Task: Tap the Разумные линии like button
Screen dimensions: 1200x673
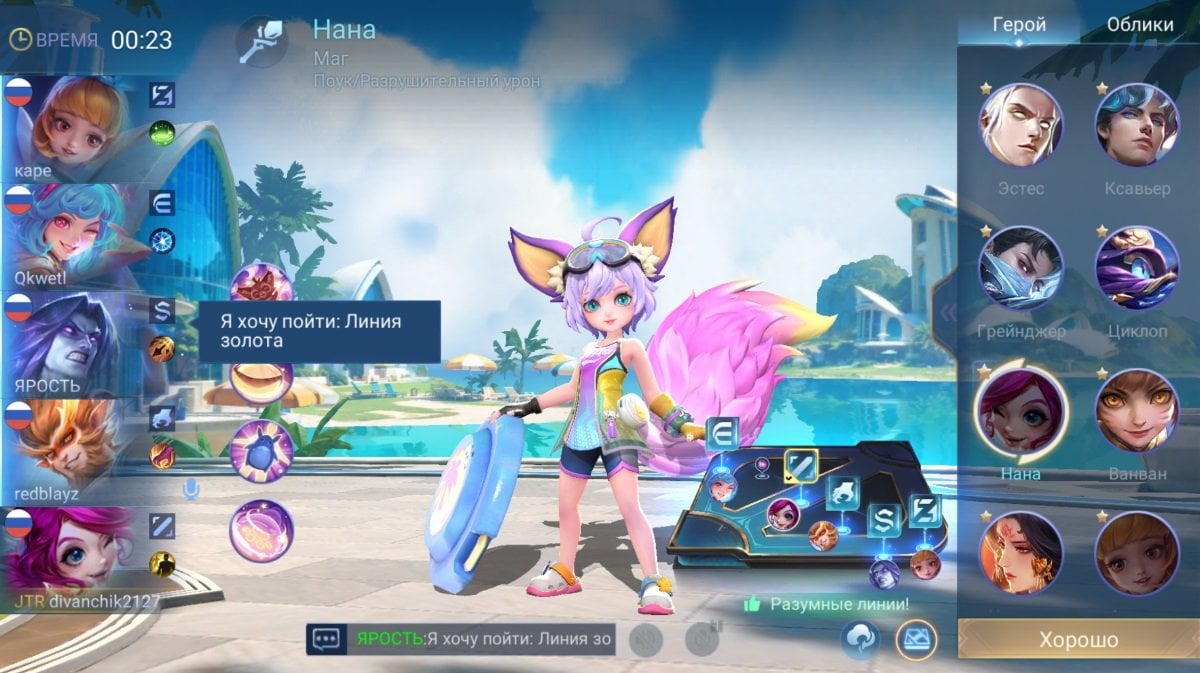Action: 752,605
